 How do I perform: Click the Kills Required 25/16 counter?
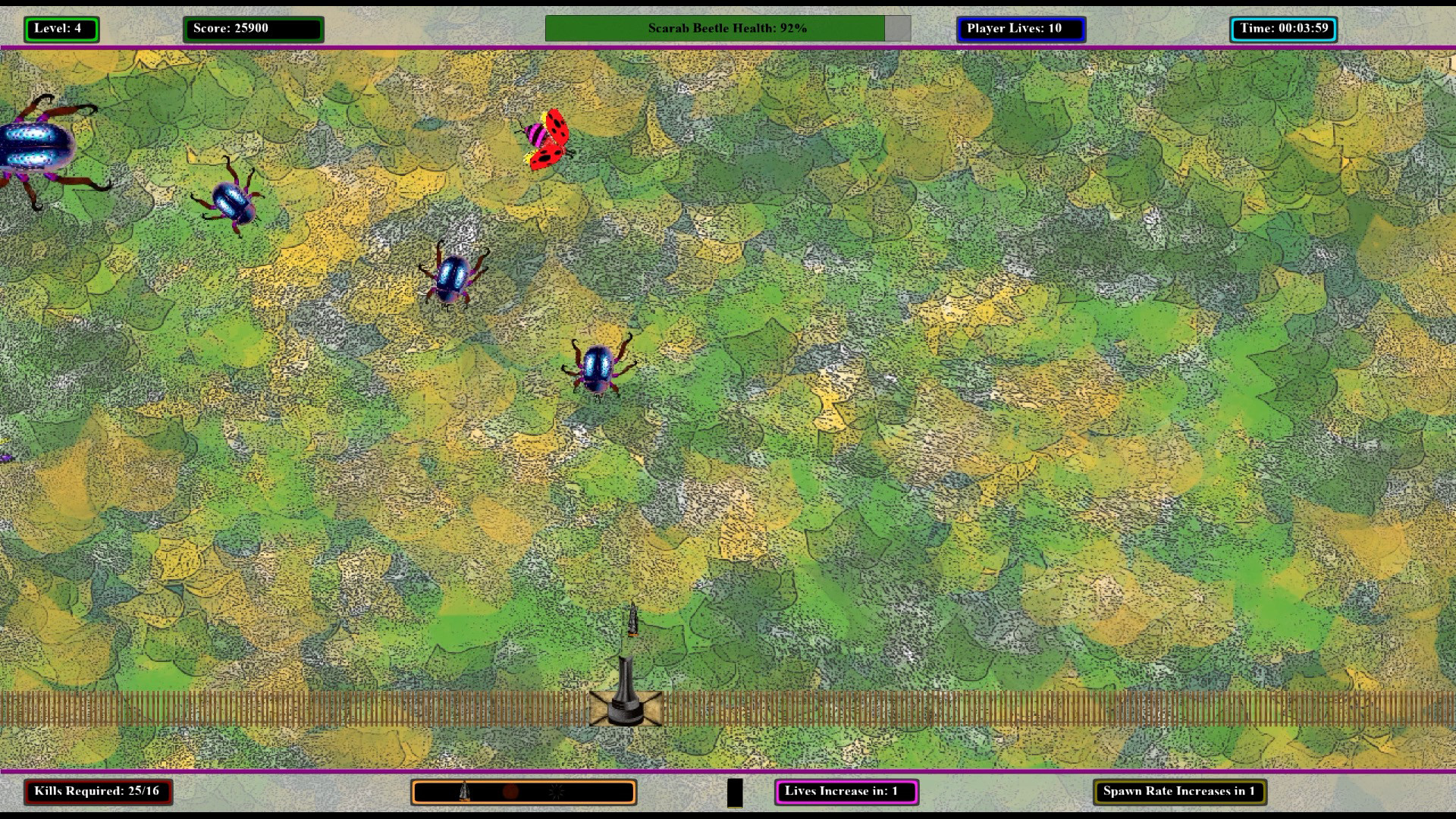click(x=98, y=791)
